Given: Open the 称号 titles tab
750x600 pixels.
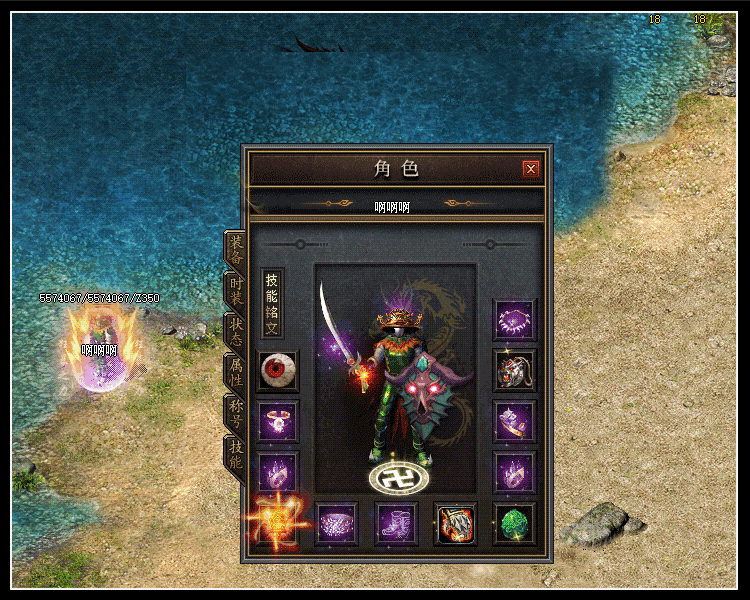Looking at the screenshot, I should (235, 414).
